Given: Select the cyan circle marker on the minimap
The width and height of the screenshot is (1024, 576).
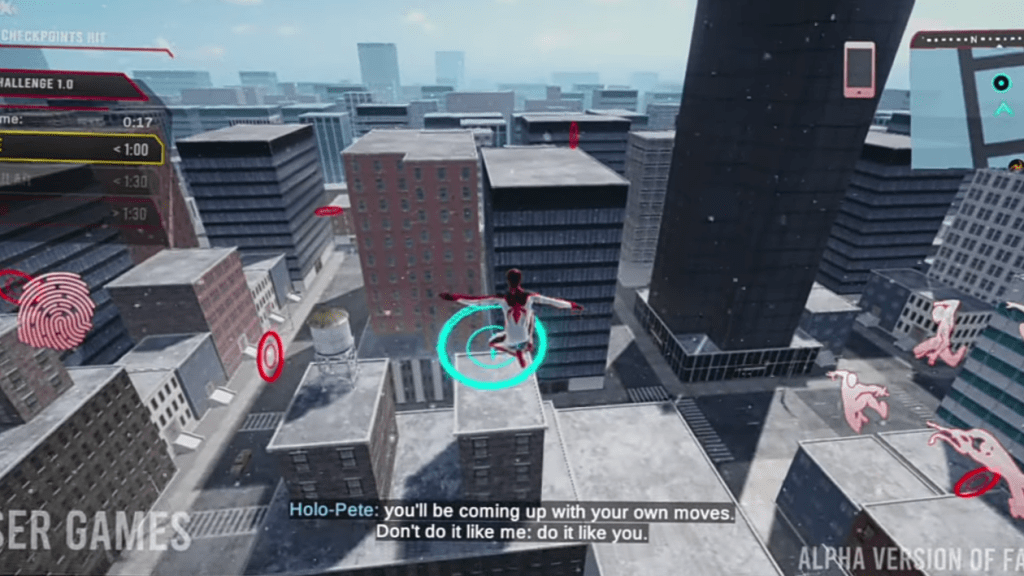Looking at the screenshot, I should click(1001, 83).
